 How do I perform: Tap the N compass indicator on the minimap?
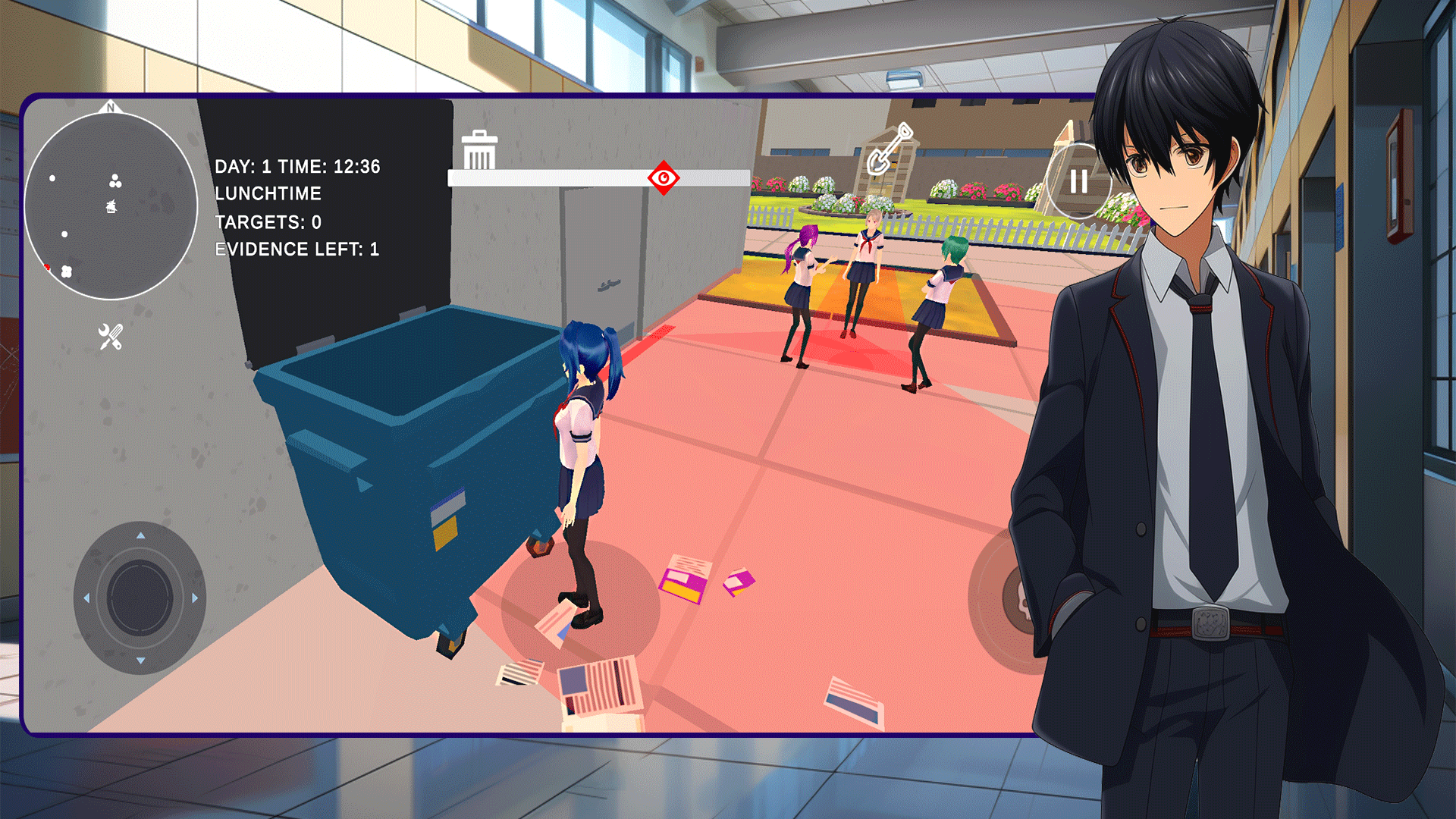coord(110,108)
